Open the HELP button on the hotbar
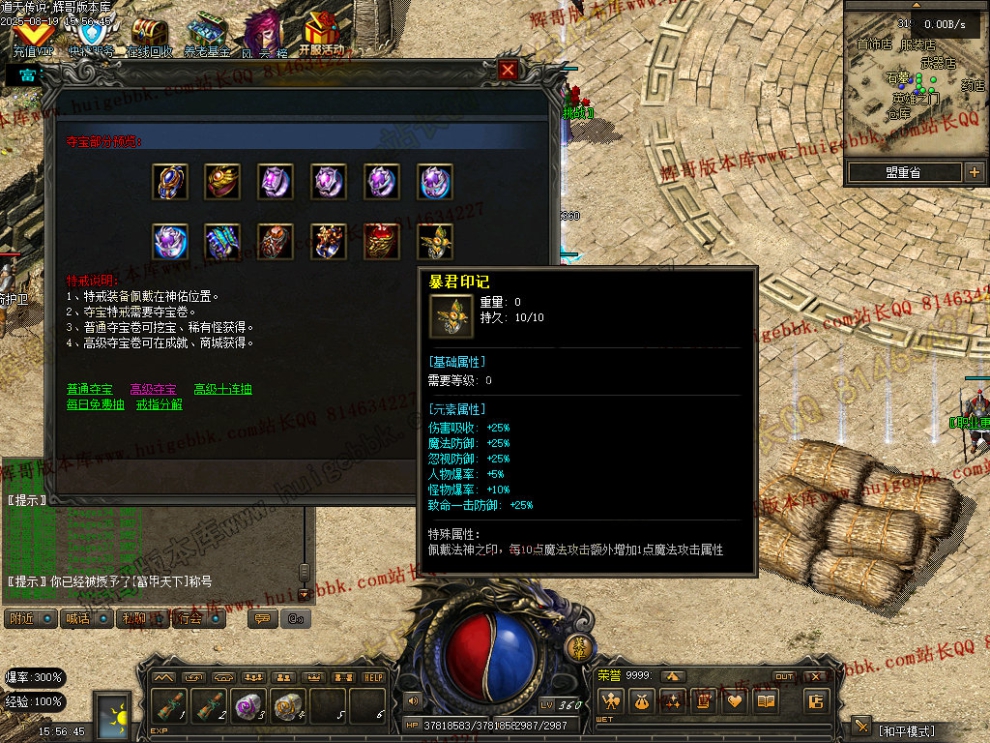Screen dimensions: 990x743 (374, 677)
